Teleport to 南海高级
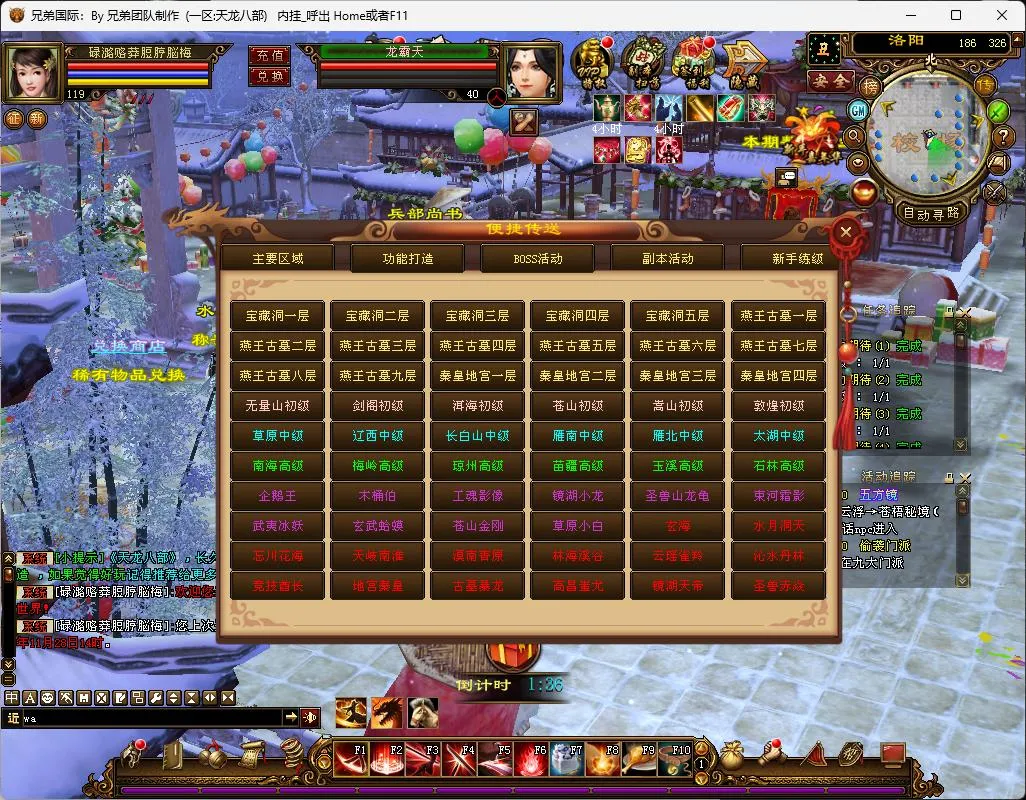The height and width of the screenshot is (800, 1026). click(278, 465)
